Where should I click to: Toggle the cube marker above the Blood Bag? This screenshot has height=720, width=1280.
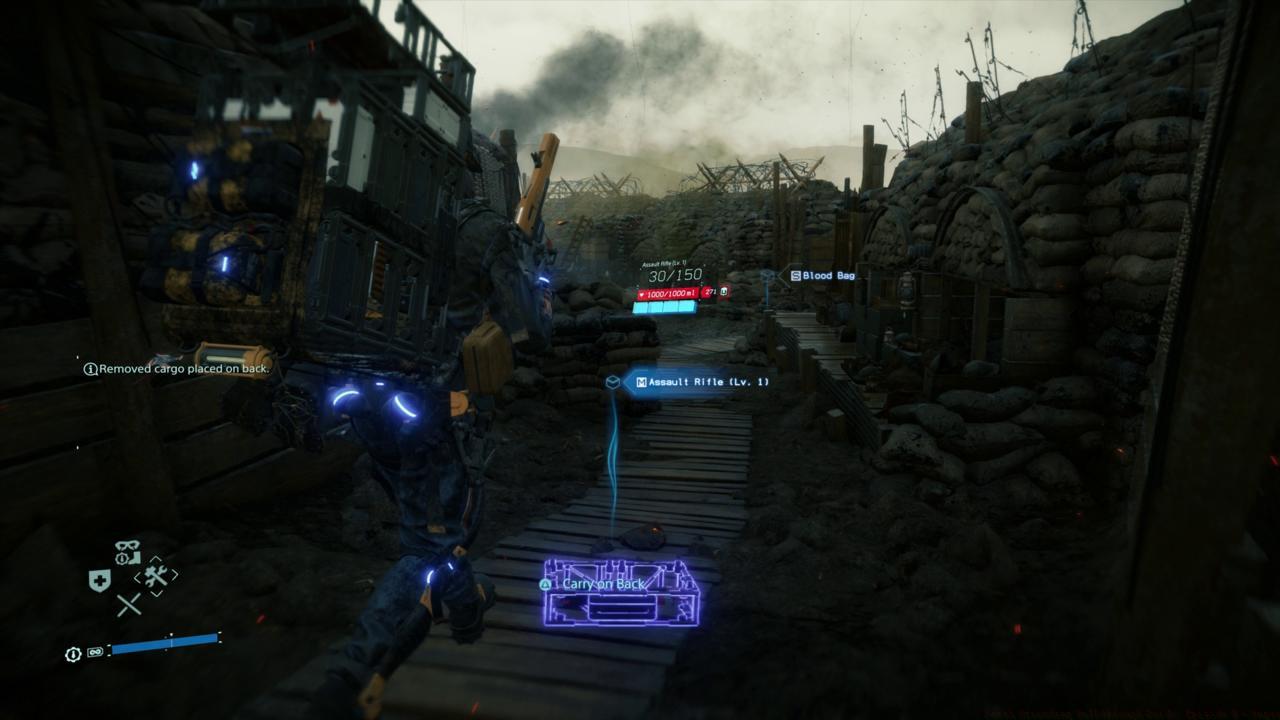click(x=766, y=275)
